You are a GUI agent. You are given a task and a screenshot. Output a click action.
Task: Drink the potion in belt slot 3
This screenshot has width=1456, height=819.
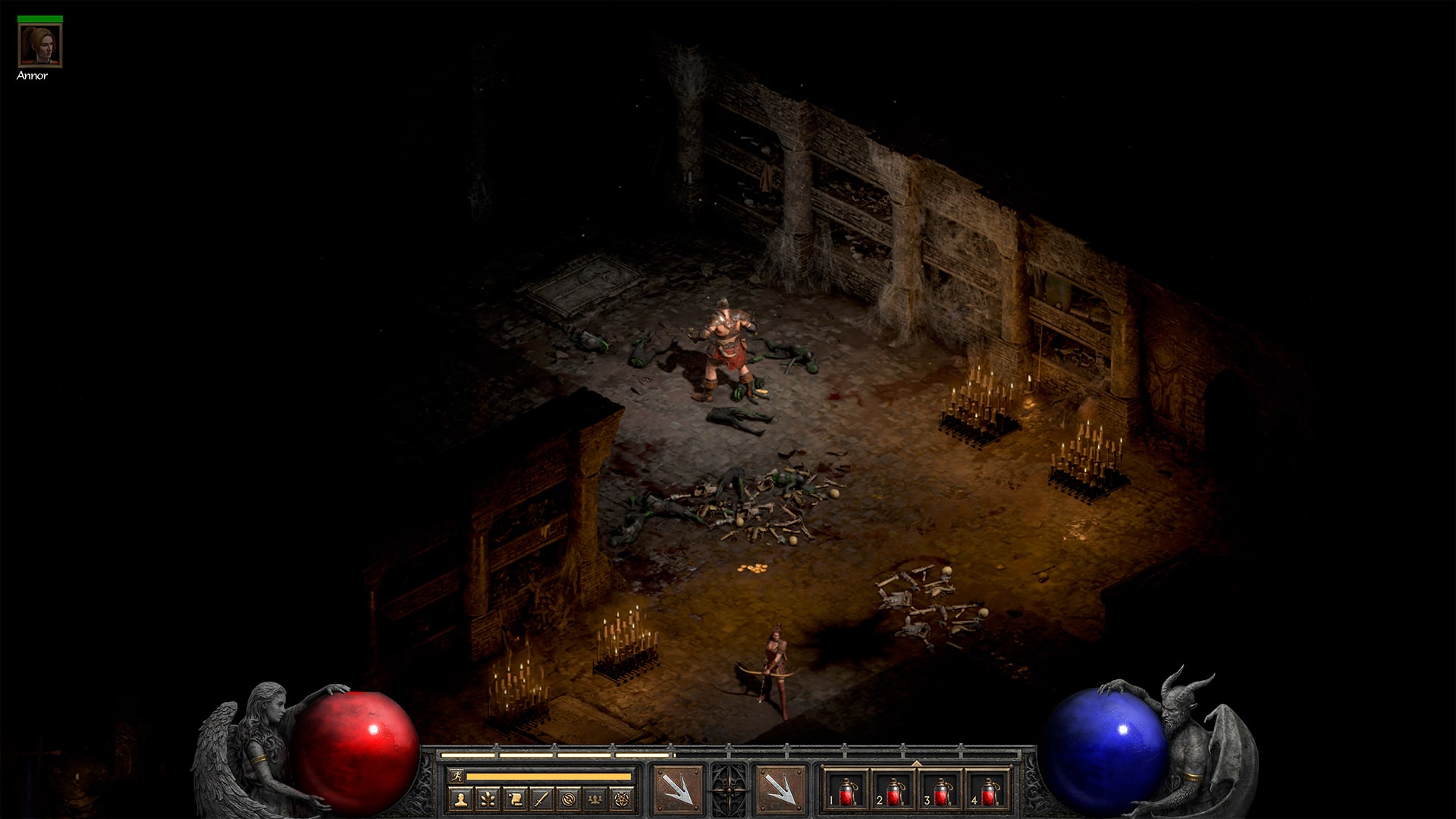pos(942,791)
